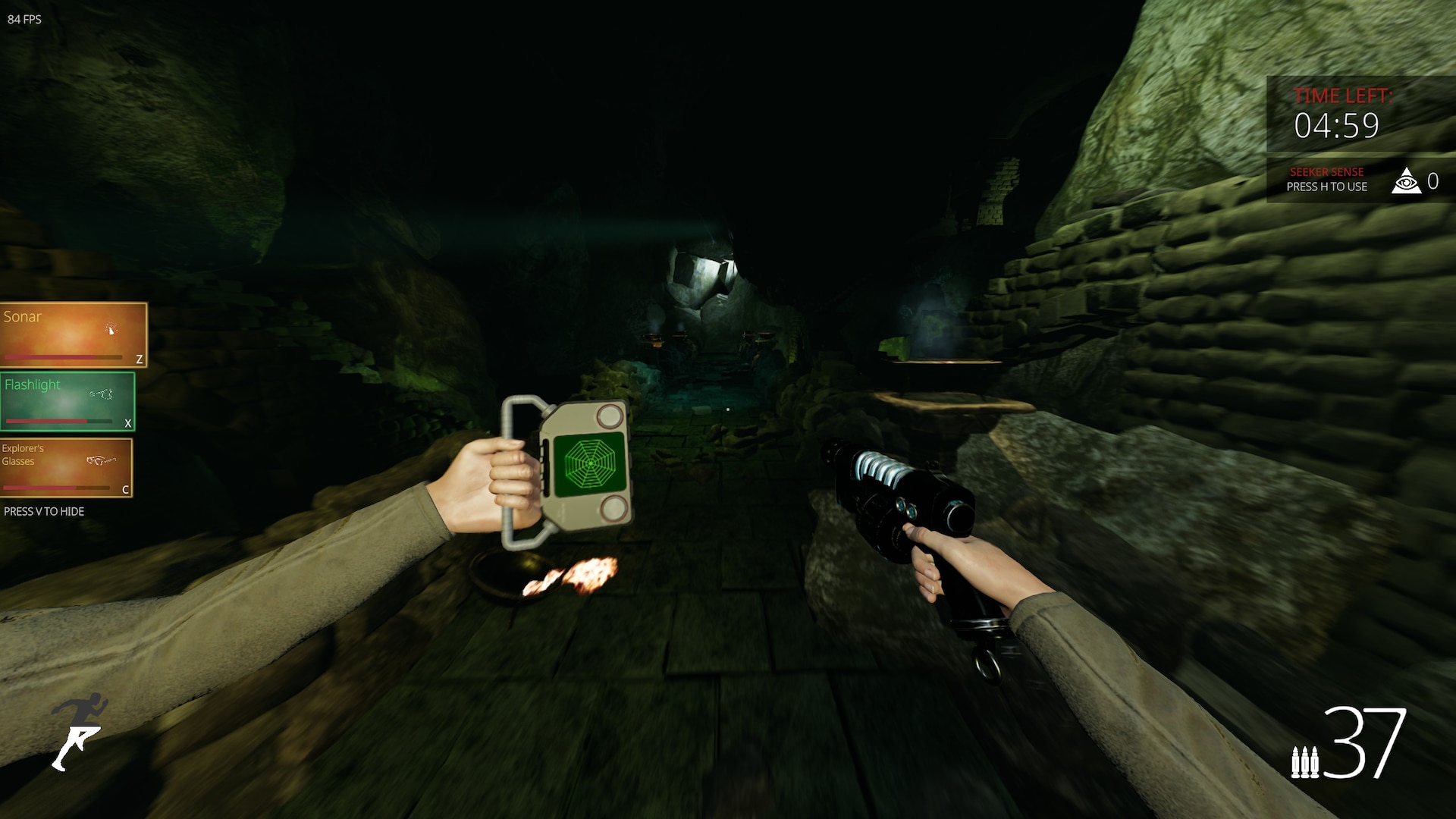Activate the Seeker Sense eye icon
The width and height of the screenshot is (1456, 819).
(x=1406, y=180)
